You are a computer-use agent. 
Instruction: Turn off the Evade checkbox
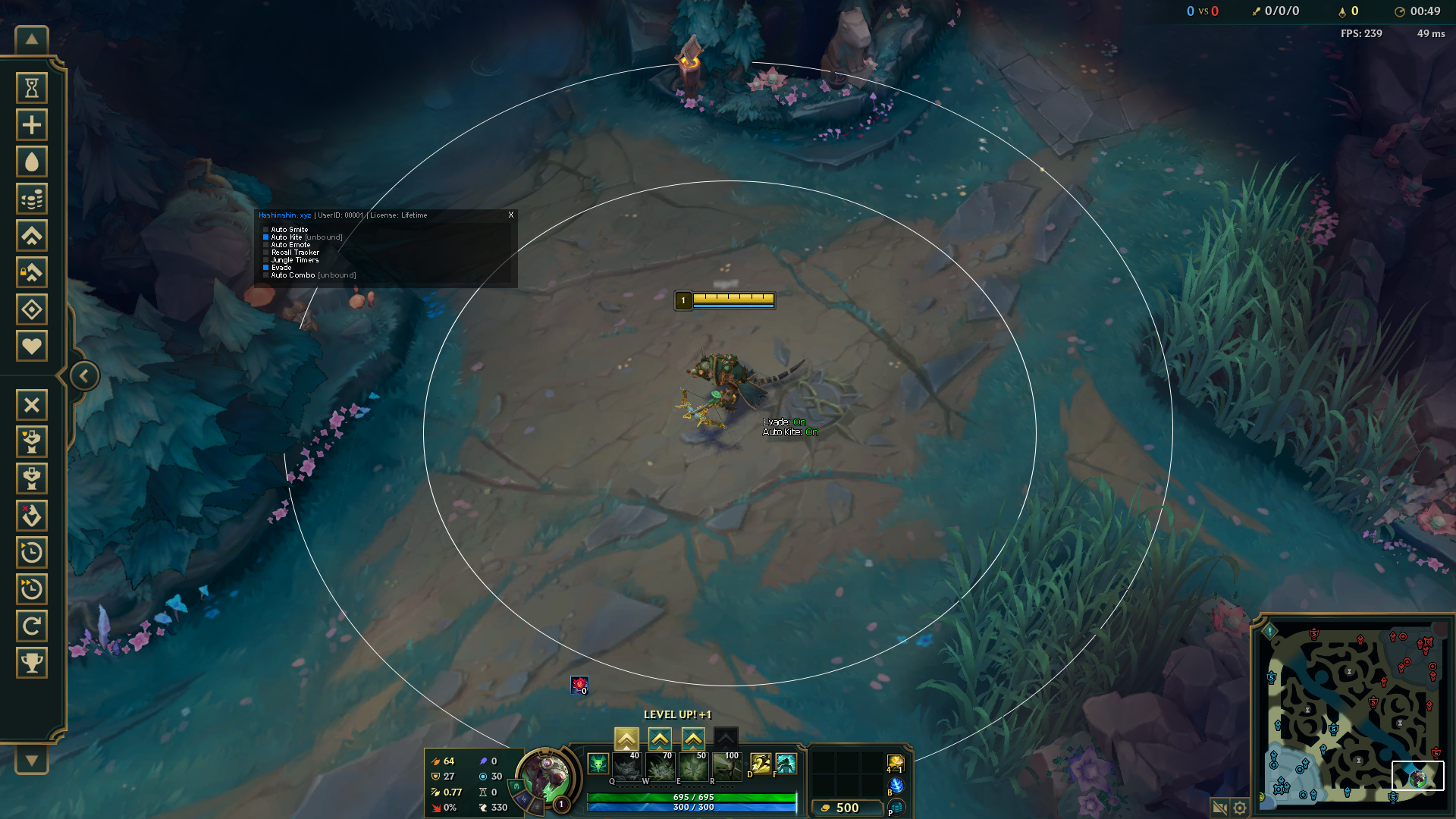tap(266, 268)
